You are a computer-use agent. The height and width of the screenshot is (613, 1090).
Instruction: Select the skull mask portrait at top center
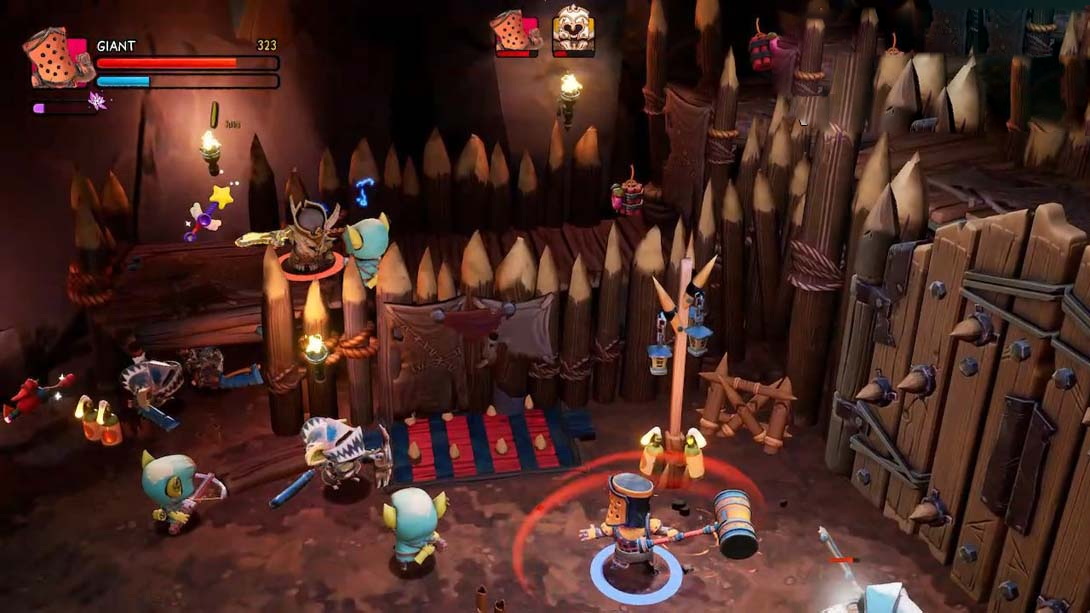click(x=572, y=30)
